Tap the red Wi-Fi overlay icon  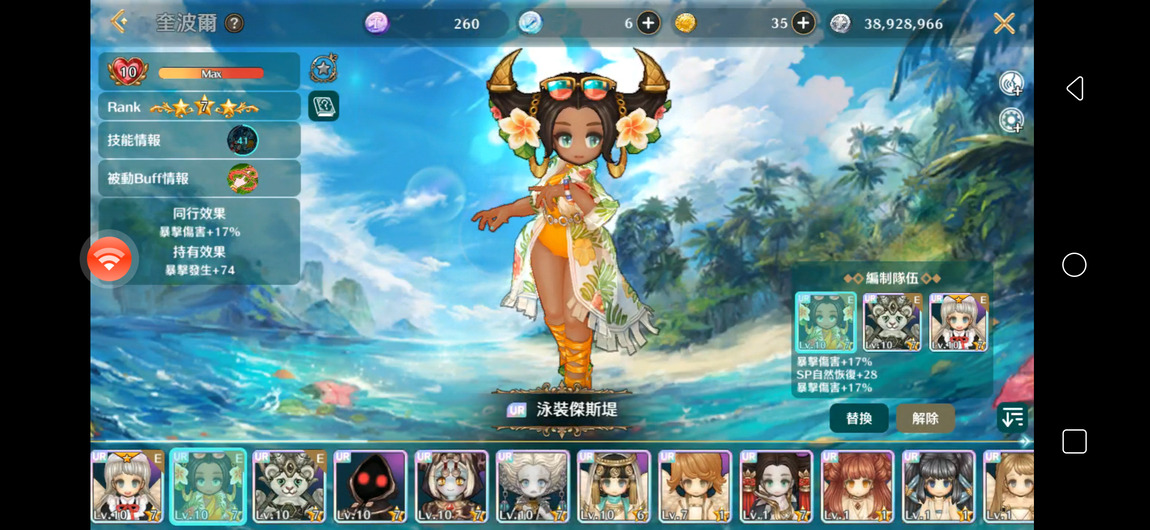point(109,260)
